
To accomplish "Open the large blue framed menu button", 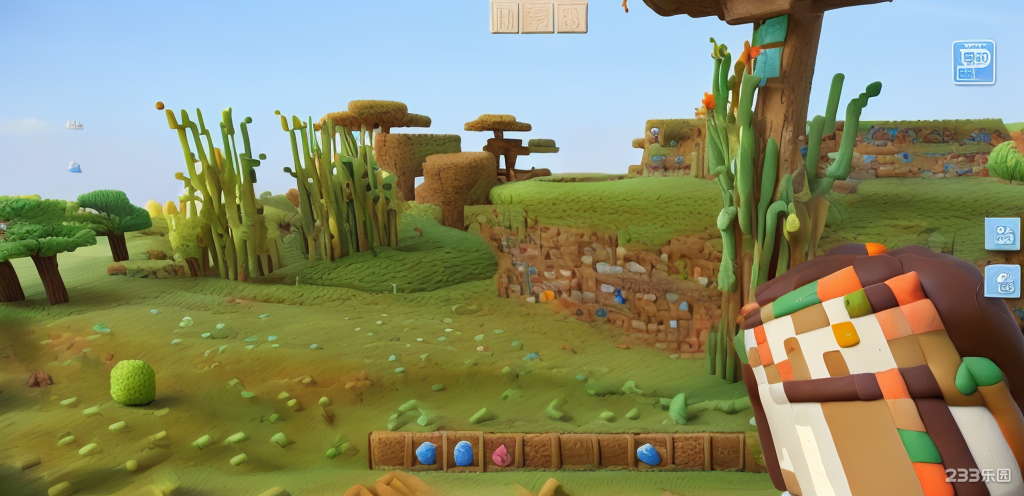I will [x=973, y=62].
